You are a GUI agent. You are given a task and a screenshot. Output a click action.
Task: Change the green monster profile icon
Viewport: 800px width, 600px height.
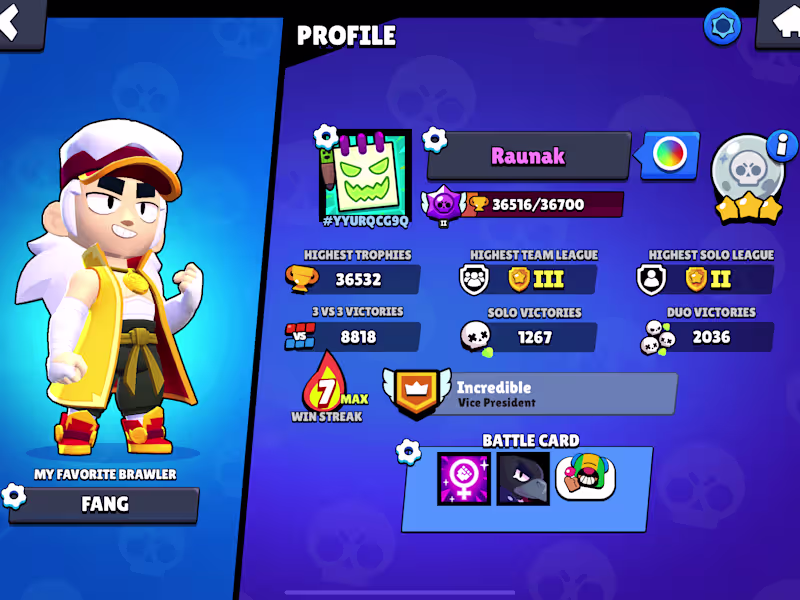pos(365,172)
